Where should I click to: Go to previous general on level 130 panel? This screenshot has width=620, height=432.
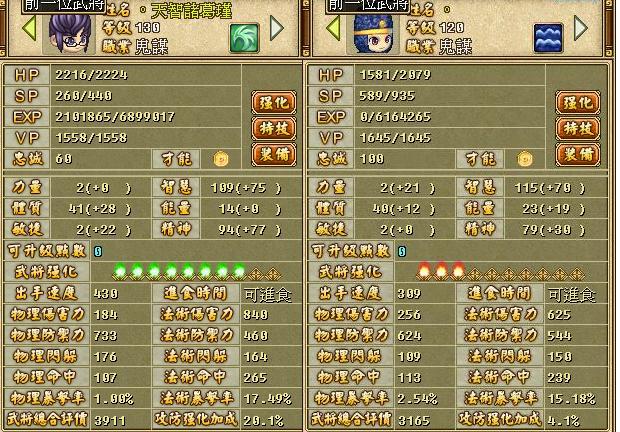28,27
